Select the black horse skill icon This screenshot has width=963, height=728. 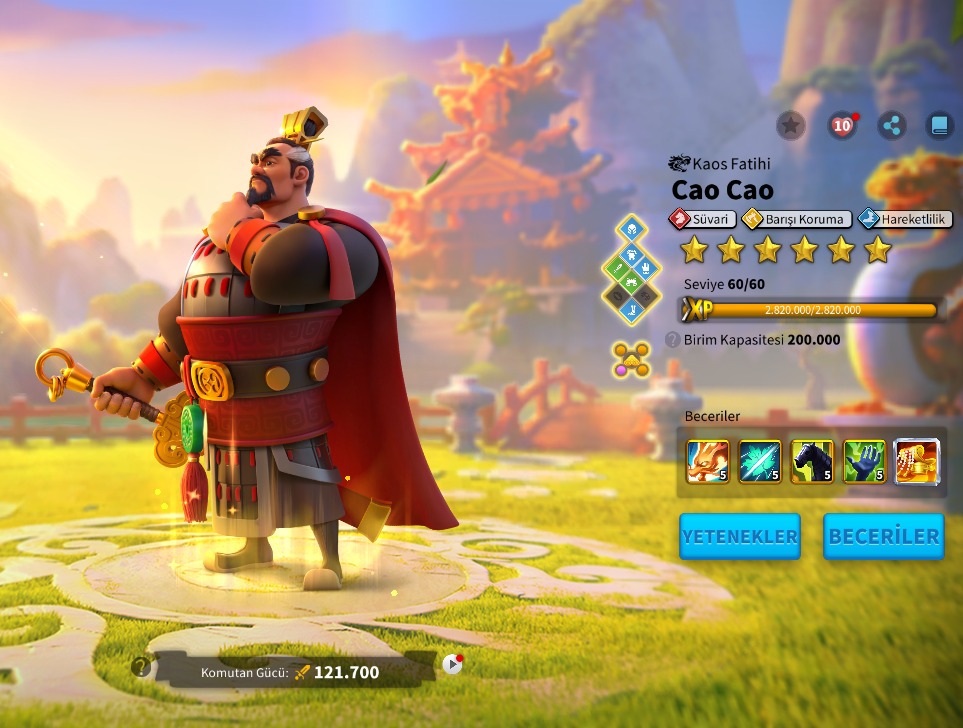tap(812, 461)
